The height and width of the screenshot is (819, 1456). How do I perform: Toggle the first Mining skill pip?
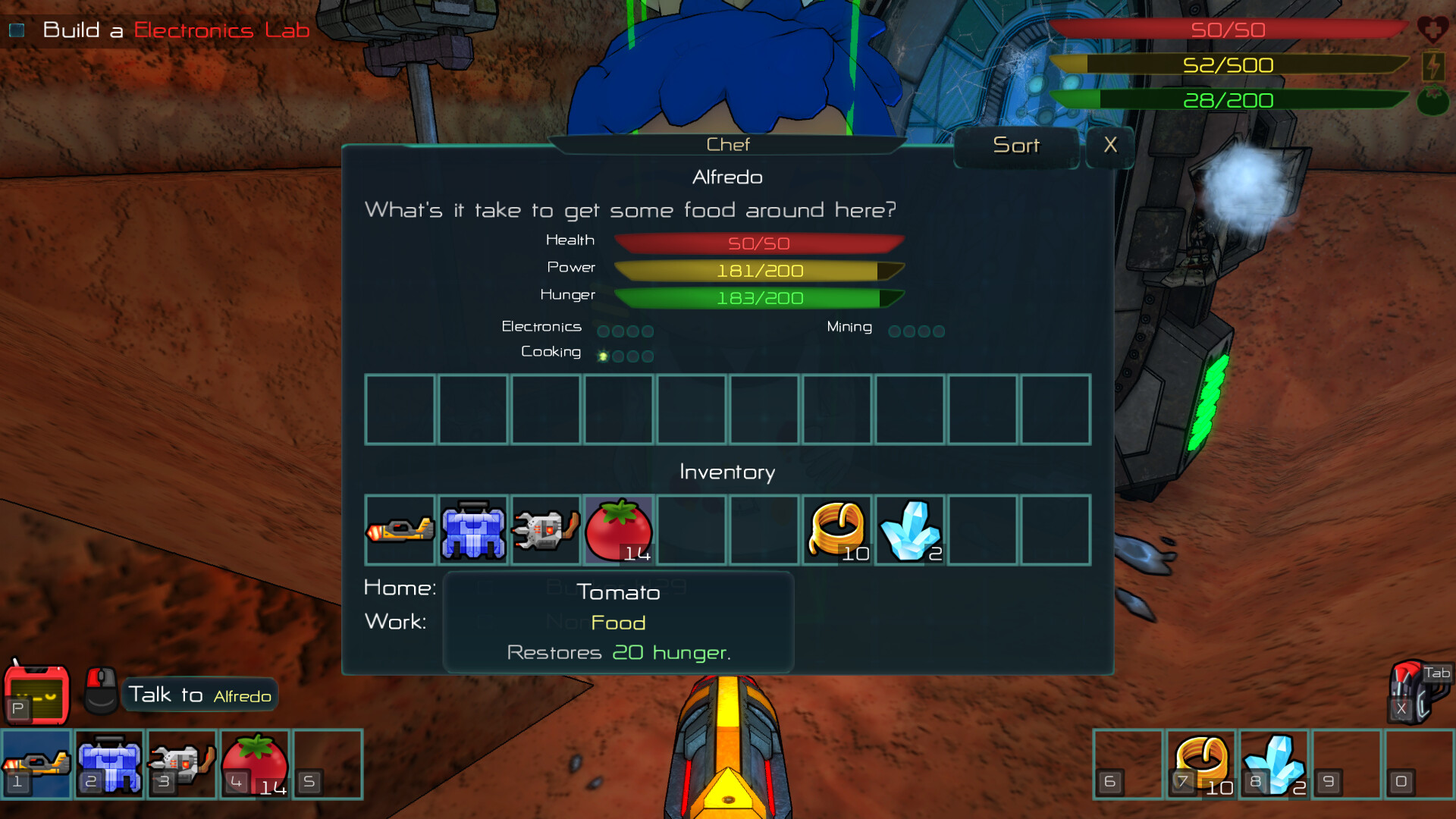(896, 331)
